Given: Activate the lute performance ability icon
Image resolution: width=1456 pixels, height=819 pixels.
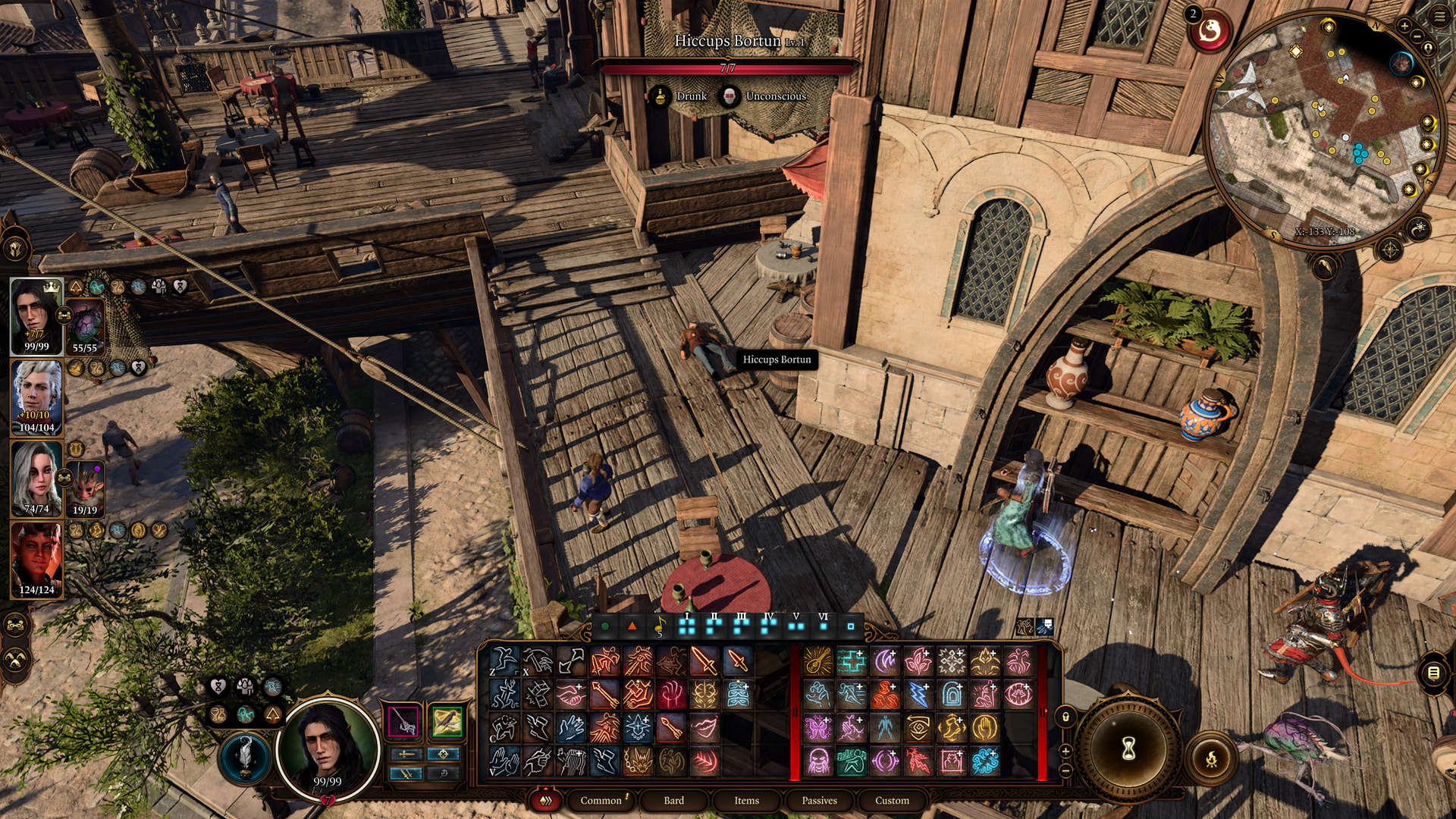Looking at the screenshot, I should pos(818,661).
